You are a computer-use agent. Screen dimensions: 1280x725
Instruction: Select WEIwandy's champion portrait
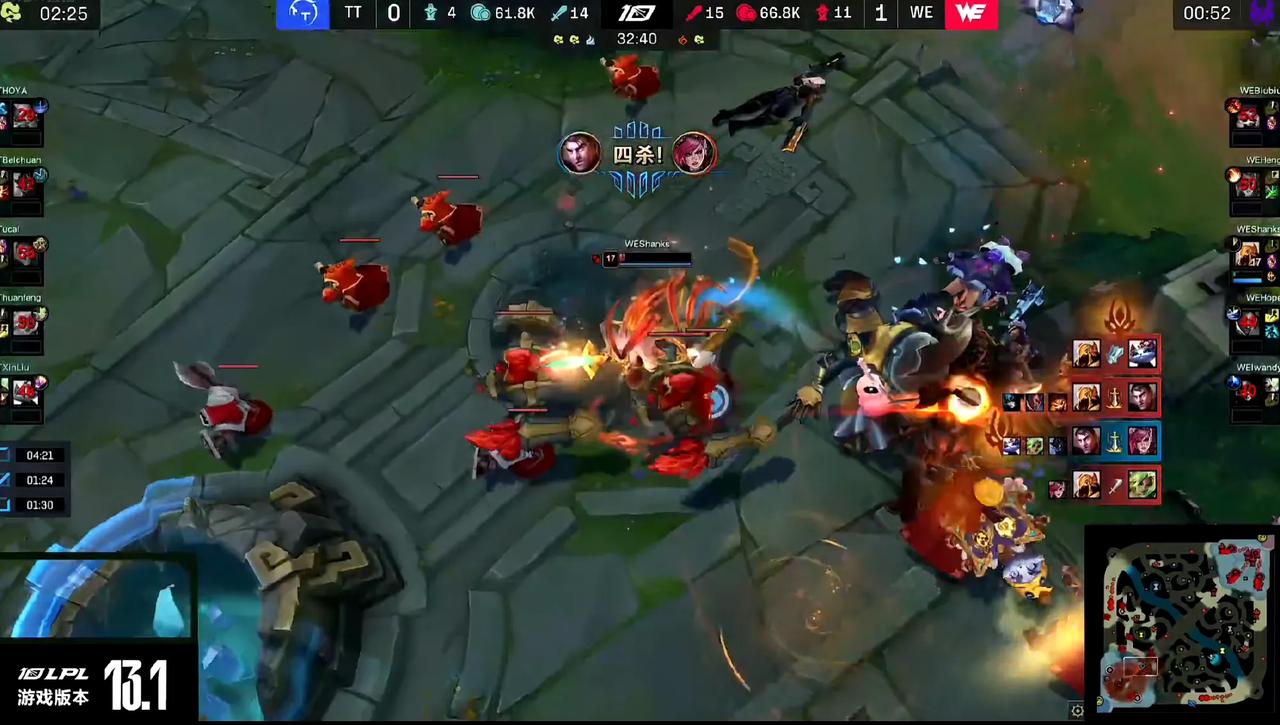(x=1248, y=391)
